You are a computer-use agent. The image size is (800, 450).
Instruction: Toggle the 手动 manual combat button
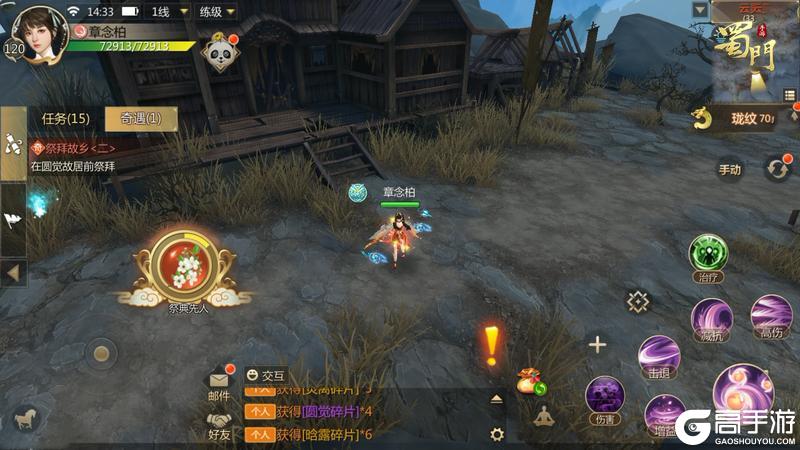tap(730, 169)
